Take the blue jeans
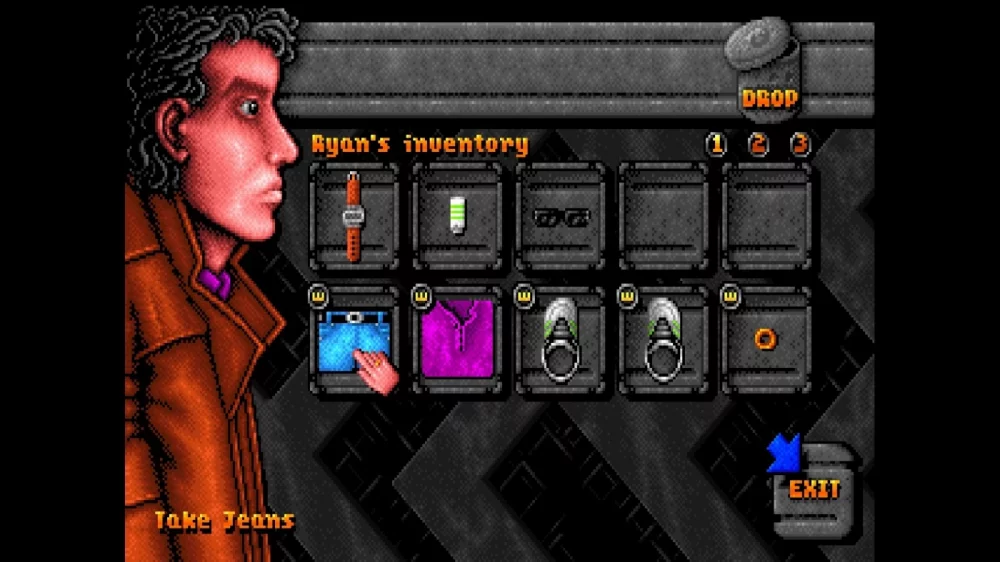 coord(353,340)
